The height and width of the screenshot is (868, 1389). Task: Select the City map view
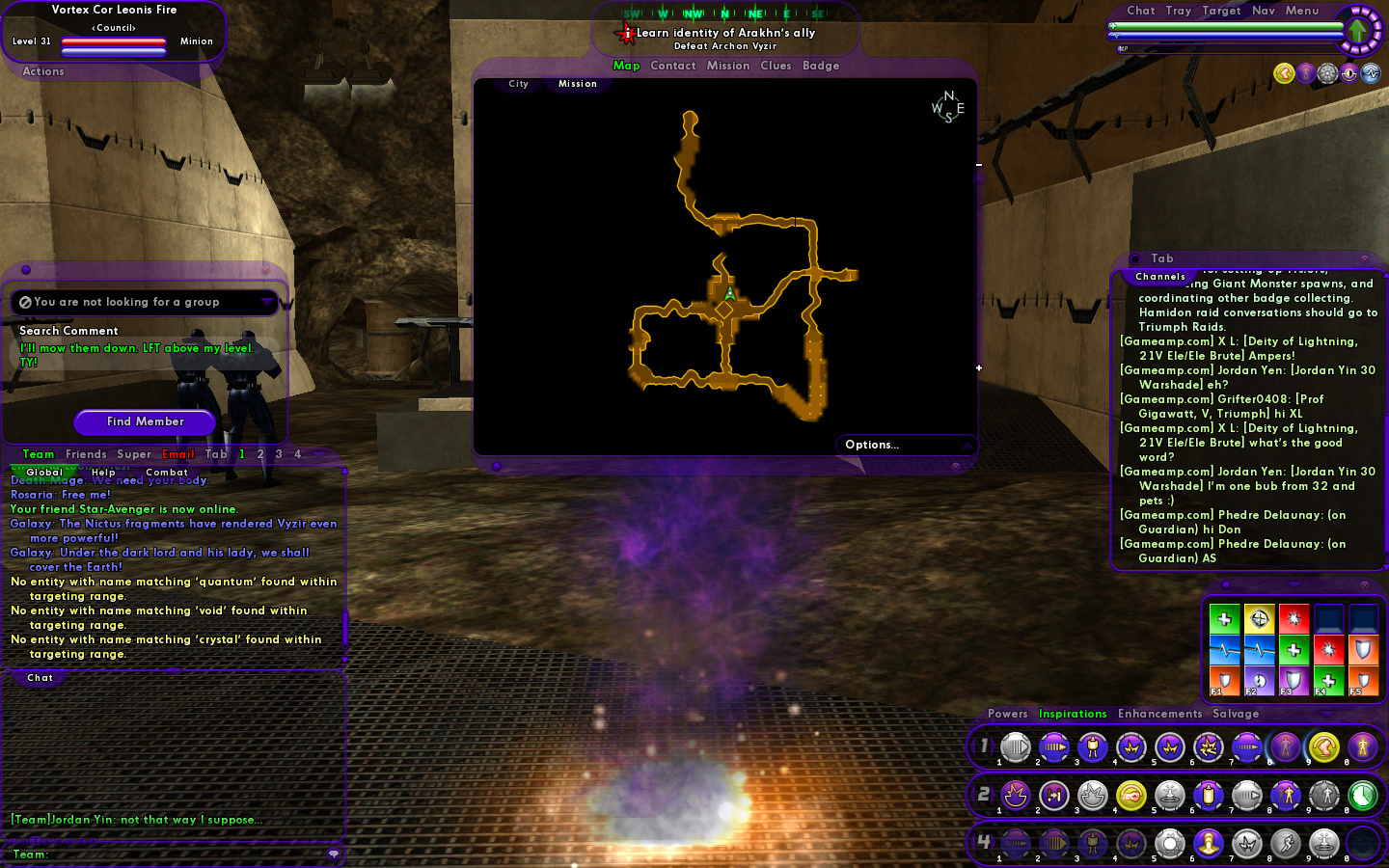point(519,84)
